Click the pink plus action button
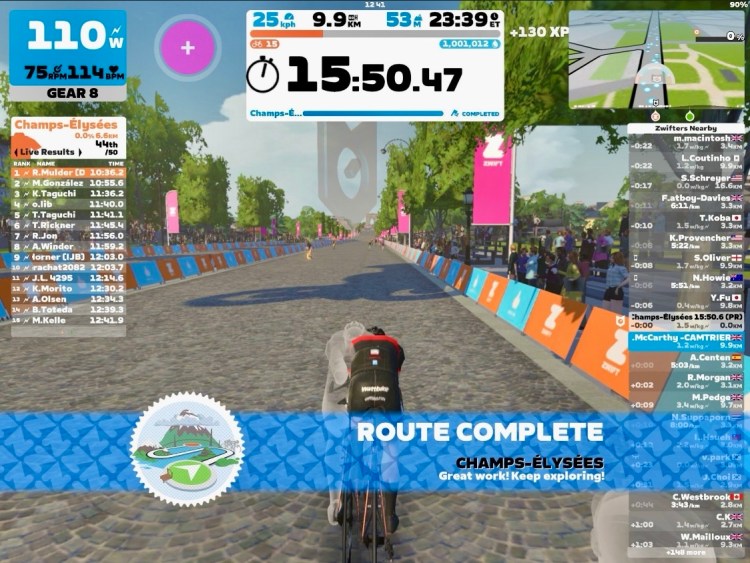750x563 pixels. tap(187, 47)
